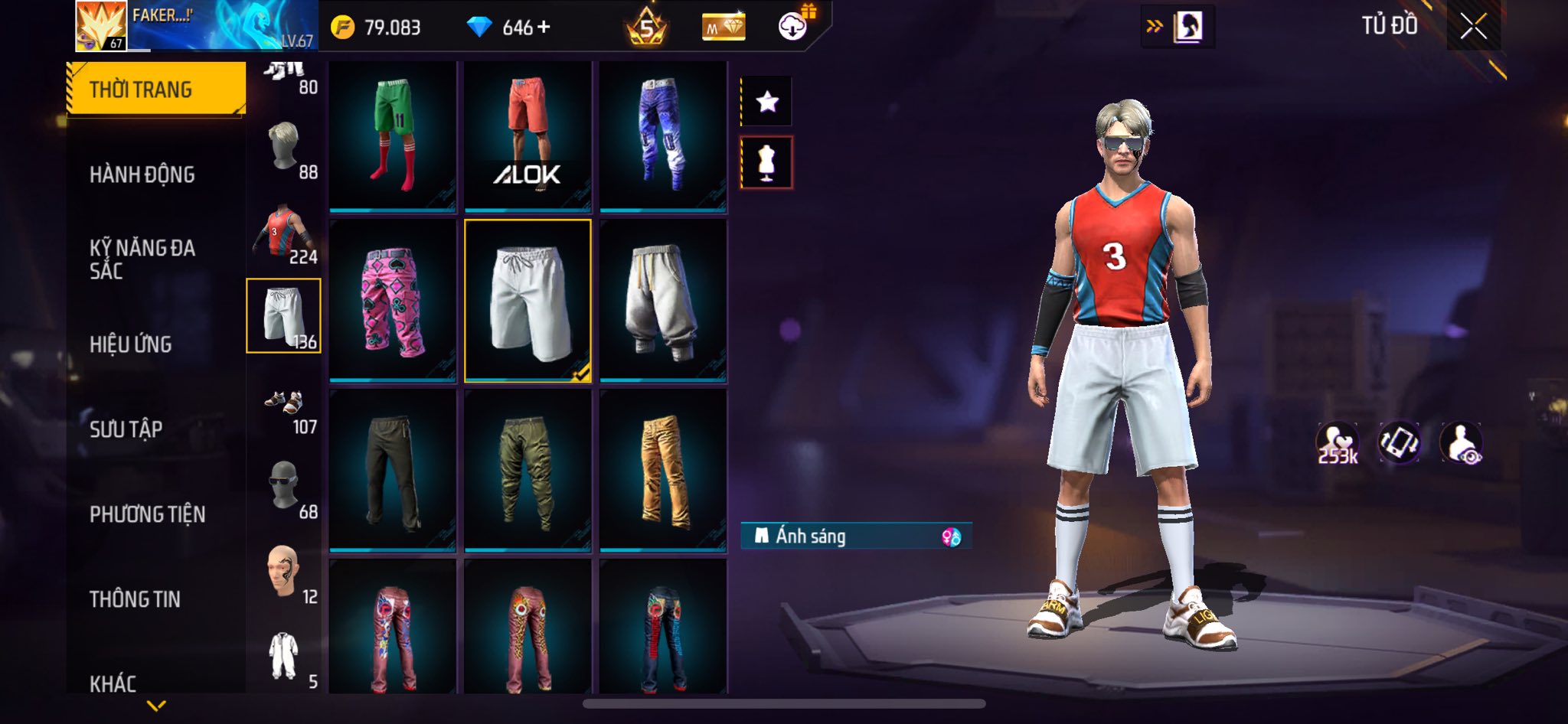
Task: Show favorites with the star button
Action: [x=767, y=101]
